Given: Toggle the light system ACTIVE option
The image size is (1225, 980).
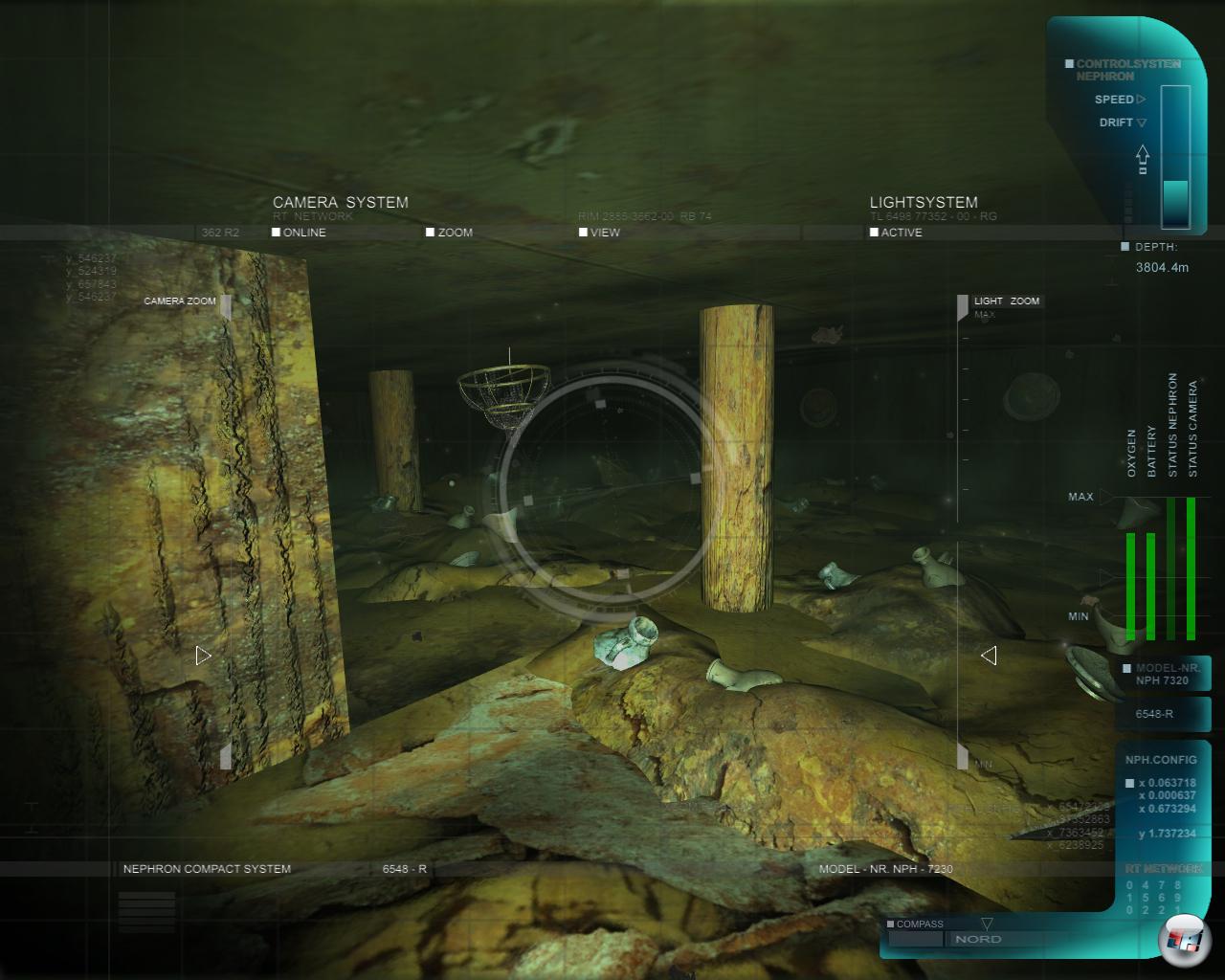Looking at the screenshot, I should 874,233.
